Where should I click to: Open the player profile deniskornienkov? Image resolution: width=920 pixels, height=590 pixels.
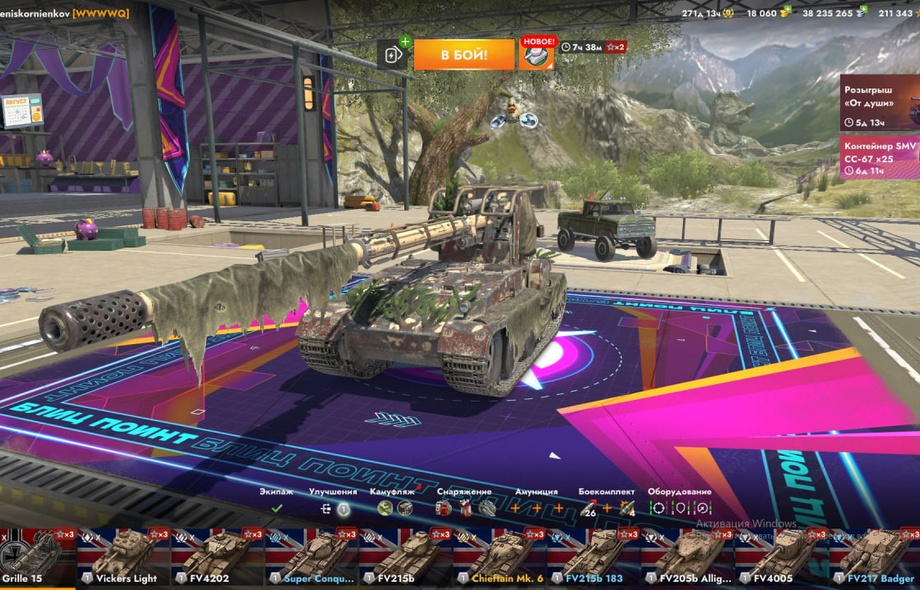click(65, 13)
